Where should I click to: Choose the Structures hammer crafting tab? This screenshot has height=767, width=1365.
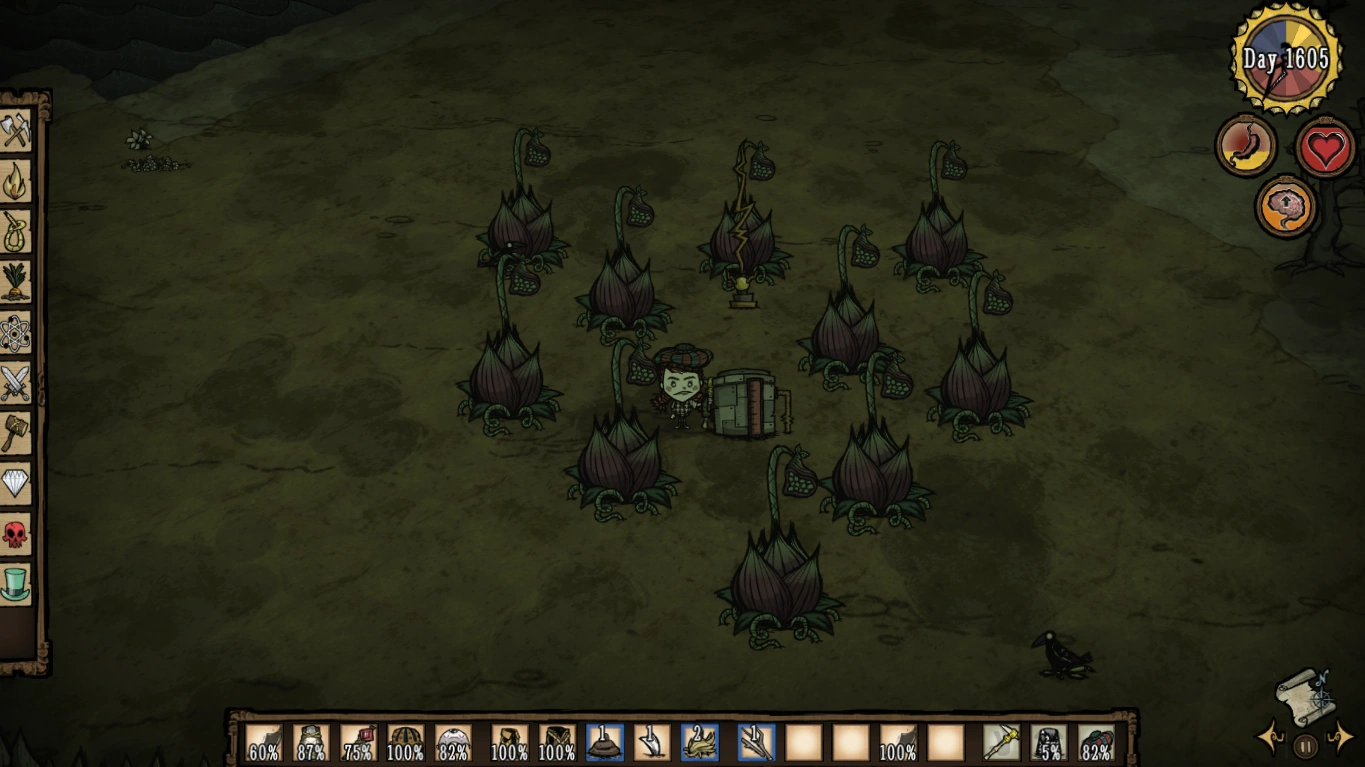(x=16, y=432)
